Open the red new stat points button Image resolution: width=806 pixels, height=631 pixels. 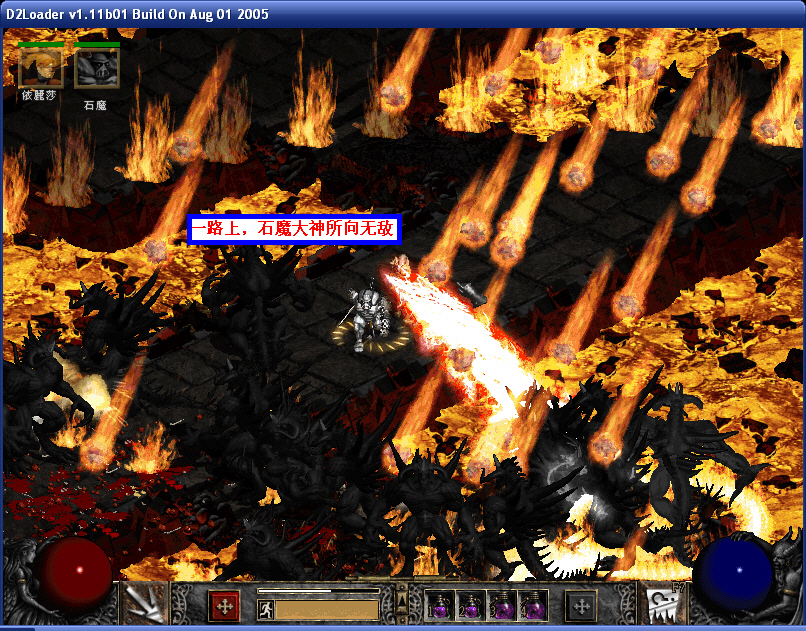[224, 606]
